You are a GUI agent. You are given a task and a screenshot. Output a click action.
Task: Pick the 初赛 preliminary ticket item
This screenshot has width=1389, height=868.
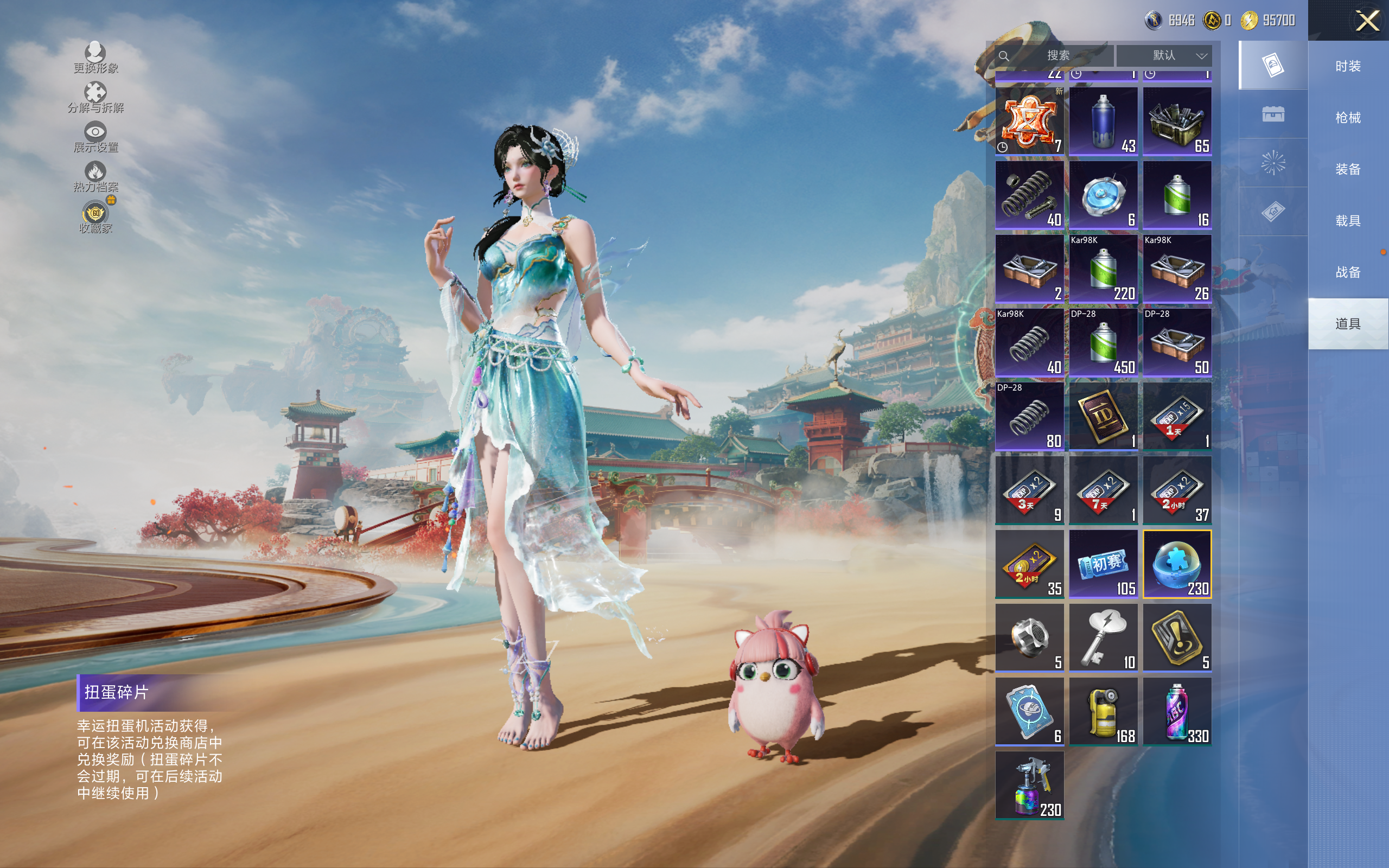pyautogui.click(x=1103, y=564)
